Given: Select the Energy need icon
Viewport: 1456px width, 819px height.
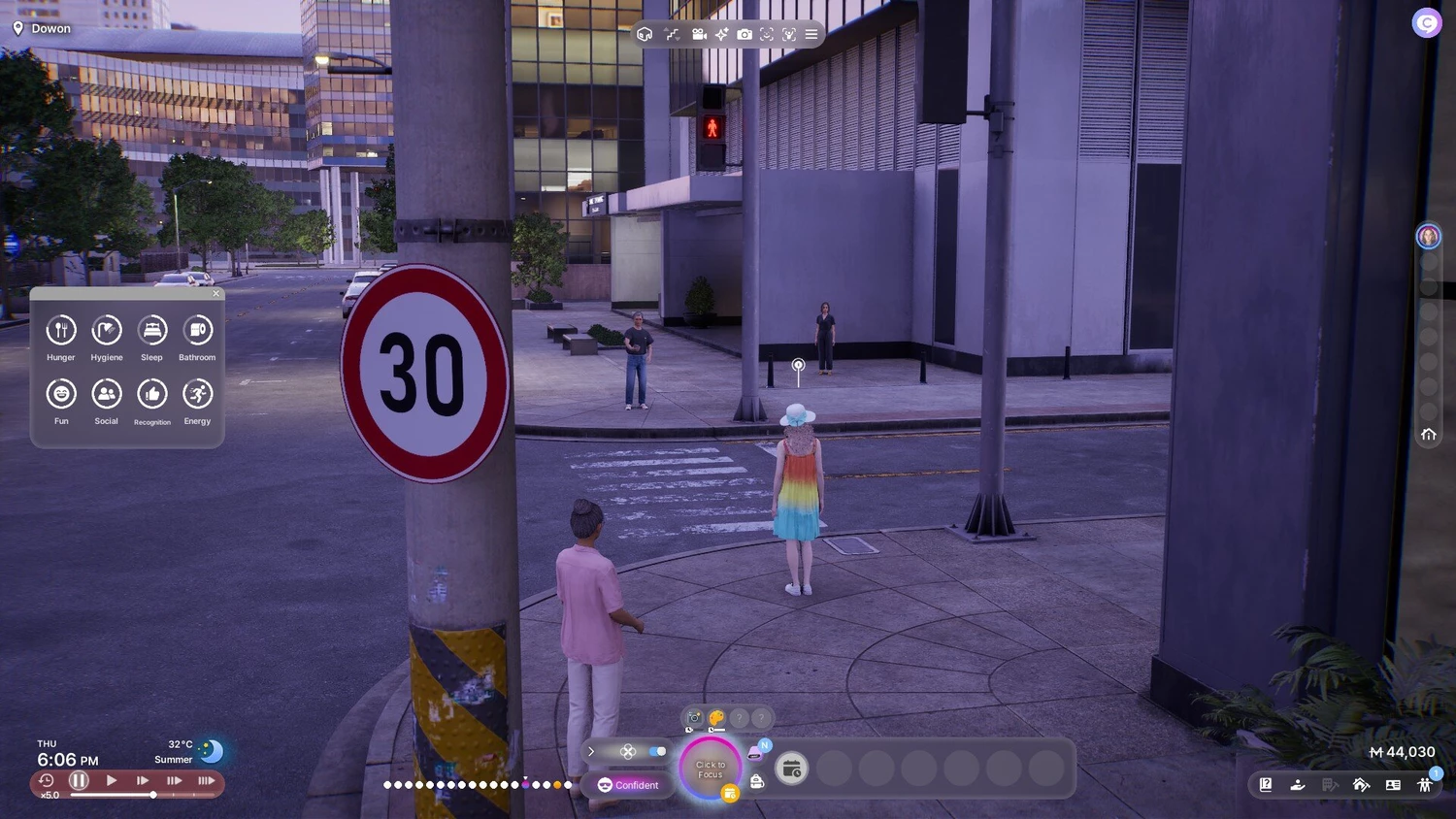Looking at the screenshot, I should coord(198,394).
